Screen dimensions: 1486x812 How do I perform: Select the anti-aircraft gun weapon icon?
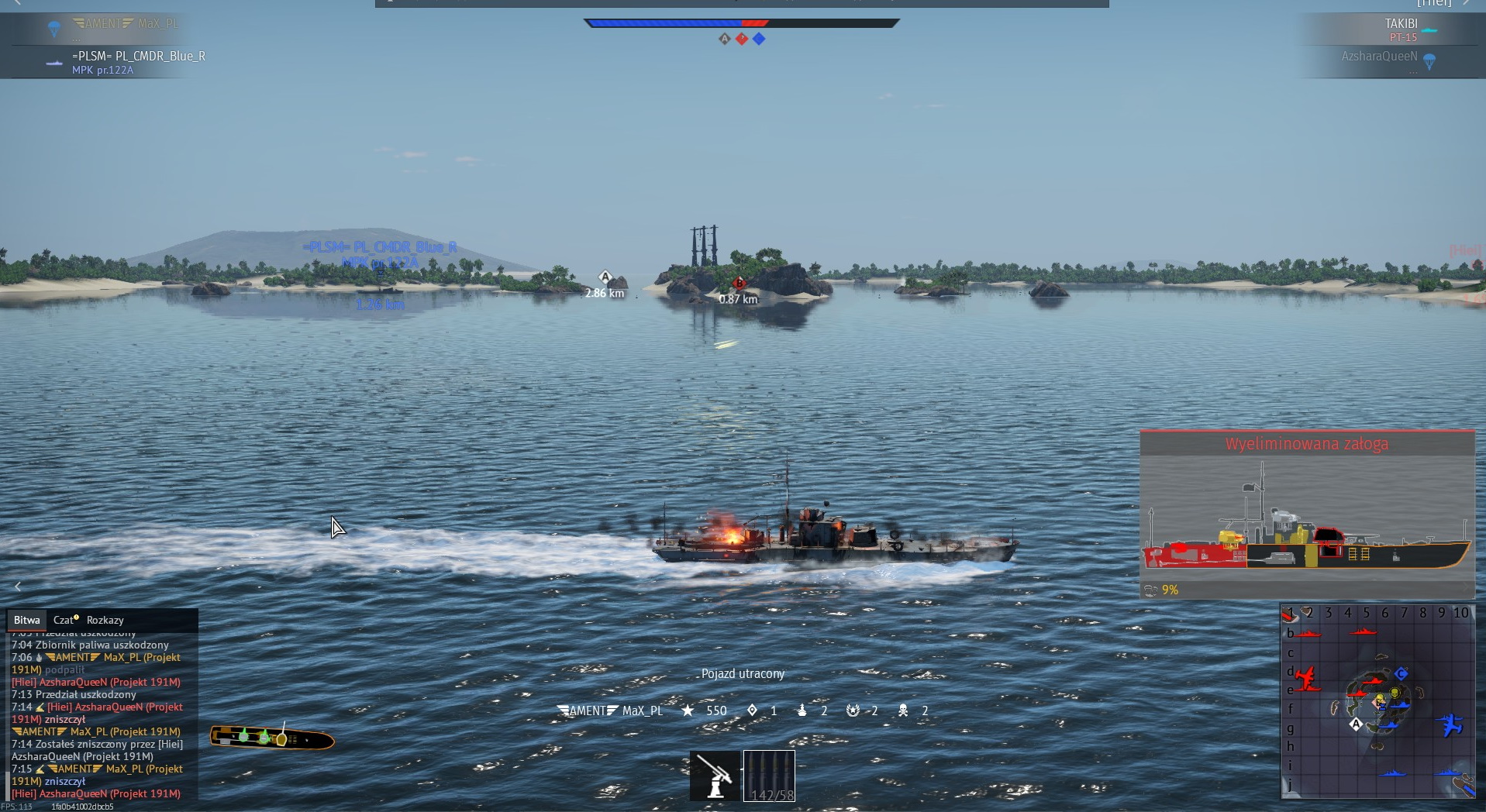pos(715,776)
